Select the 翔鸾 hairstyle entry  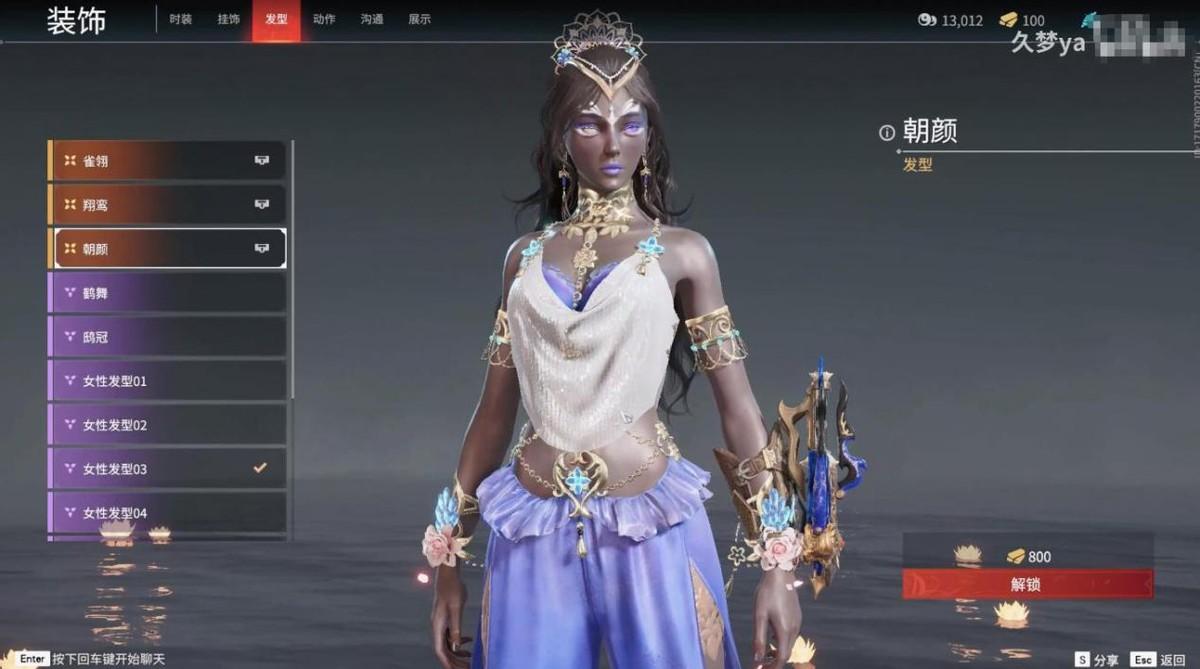(x=167, y=204)
